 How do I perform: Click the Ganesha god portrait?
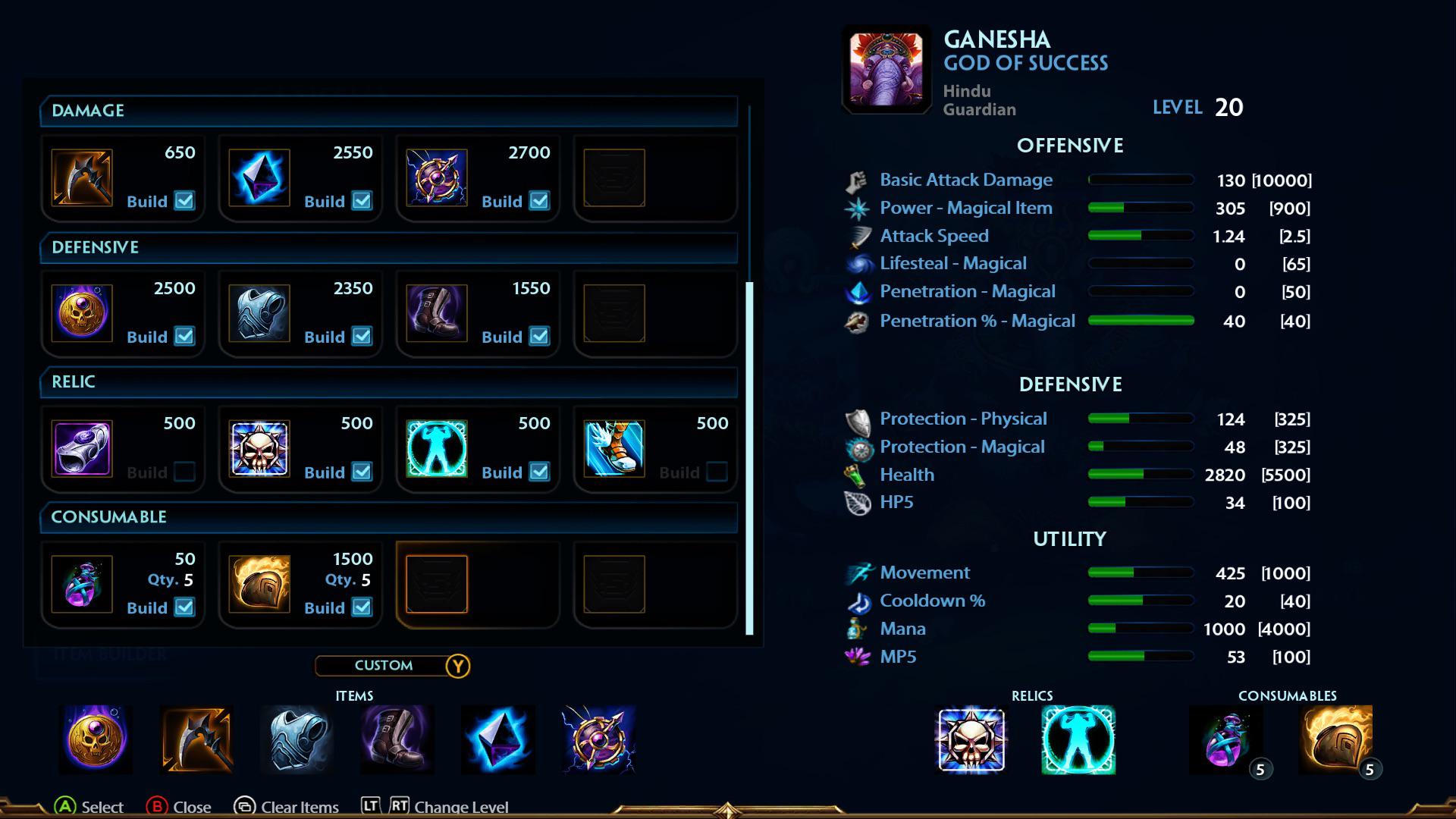(885, 69)
